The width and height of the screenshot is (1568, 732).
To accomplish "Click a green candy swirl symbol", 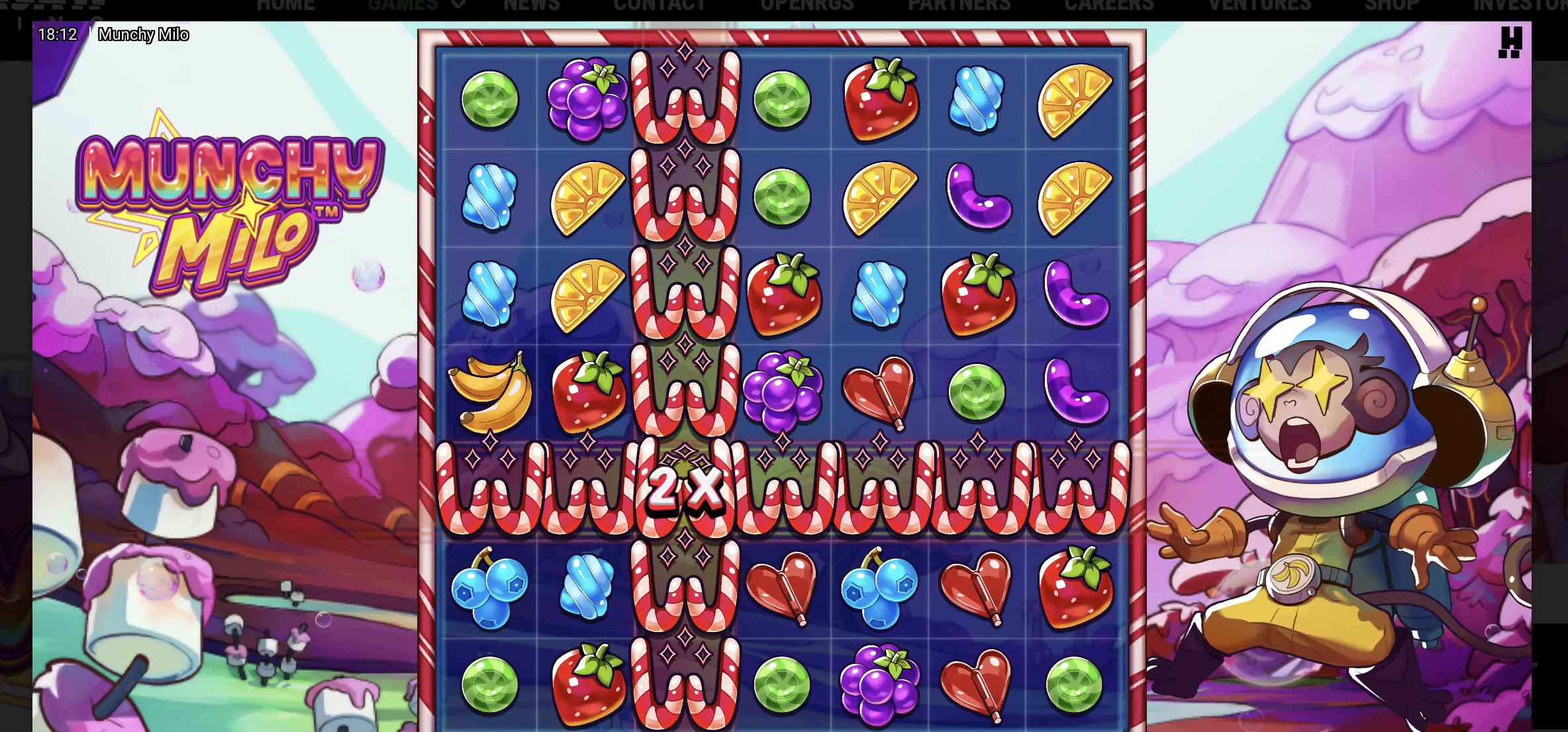I will pyautogui.click(x=490, y=98).
